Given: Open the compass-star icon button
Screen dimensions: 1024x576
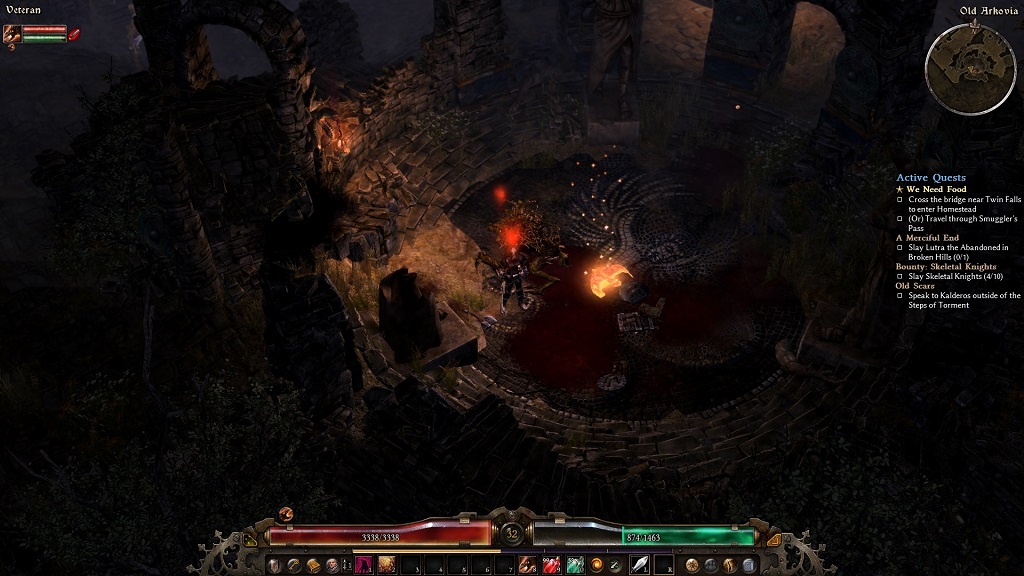Looking at the screenshot, I should click(x=691, y=565).
